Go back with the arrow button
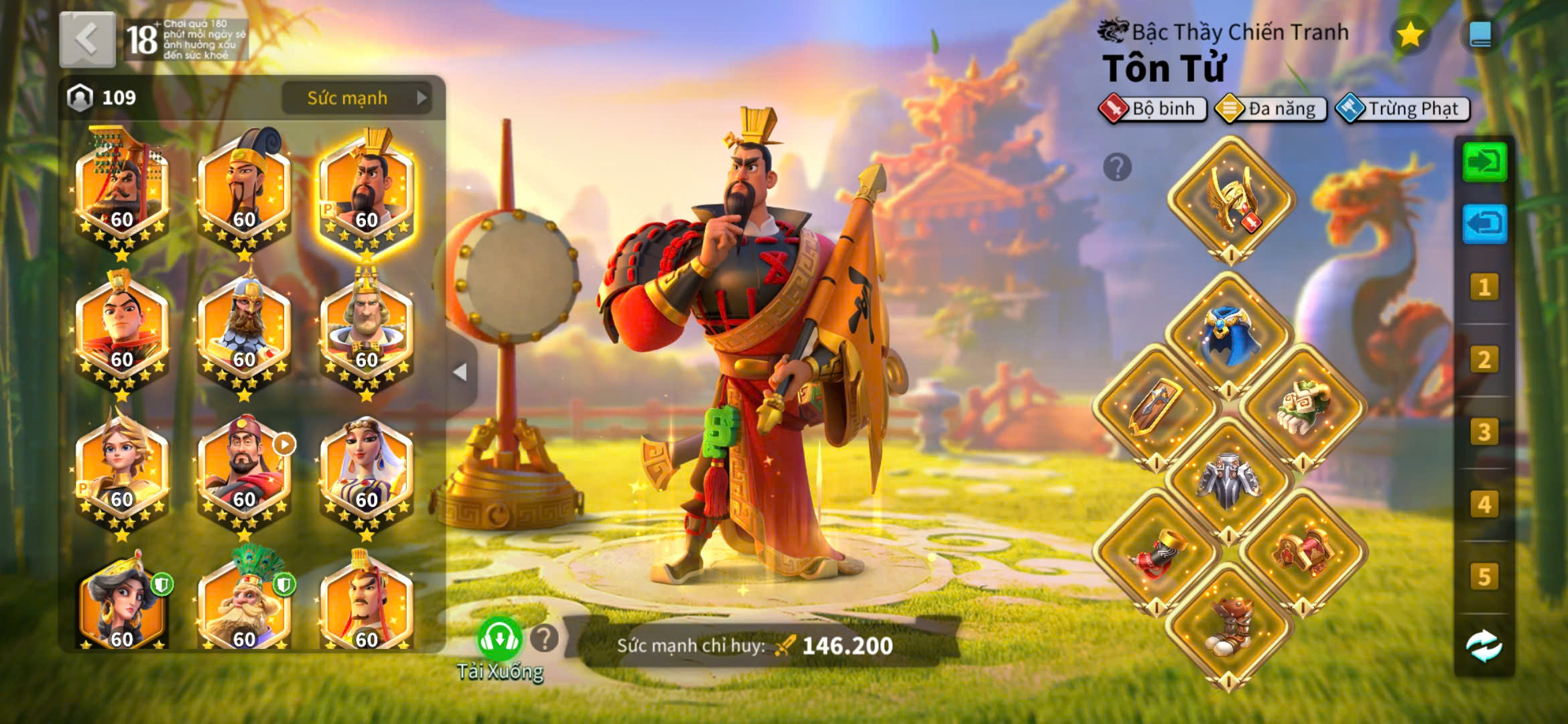Viewport: 1568px width, 724px height. click(x=87, y=40)
